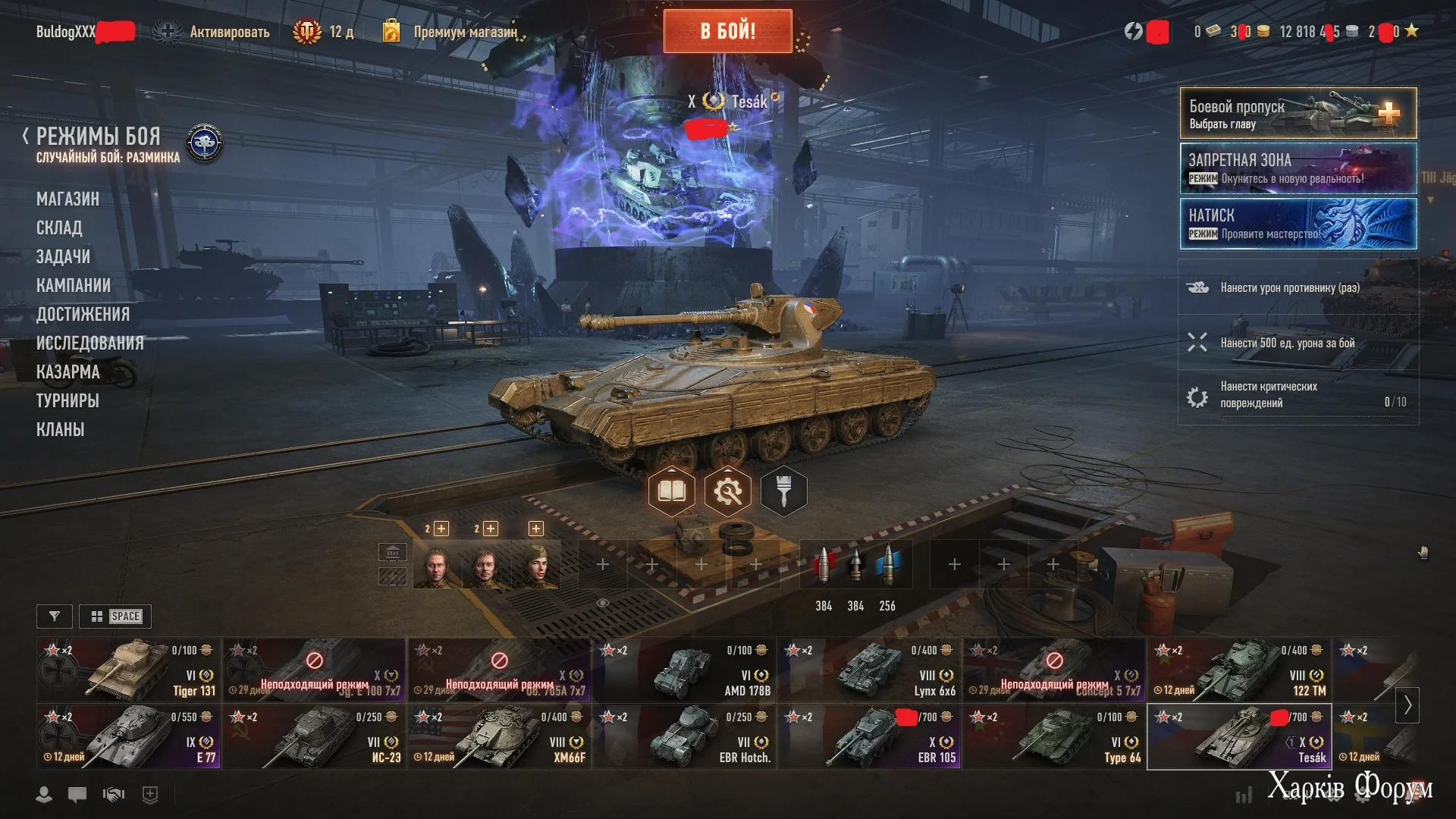This screenshot has width=1456, height=819.
Task: Start the battle with the В БОЙ! button
Action: click(x=727, y=31)
